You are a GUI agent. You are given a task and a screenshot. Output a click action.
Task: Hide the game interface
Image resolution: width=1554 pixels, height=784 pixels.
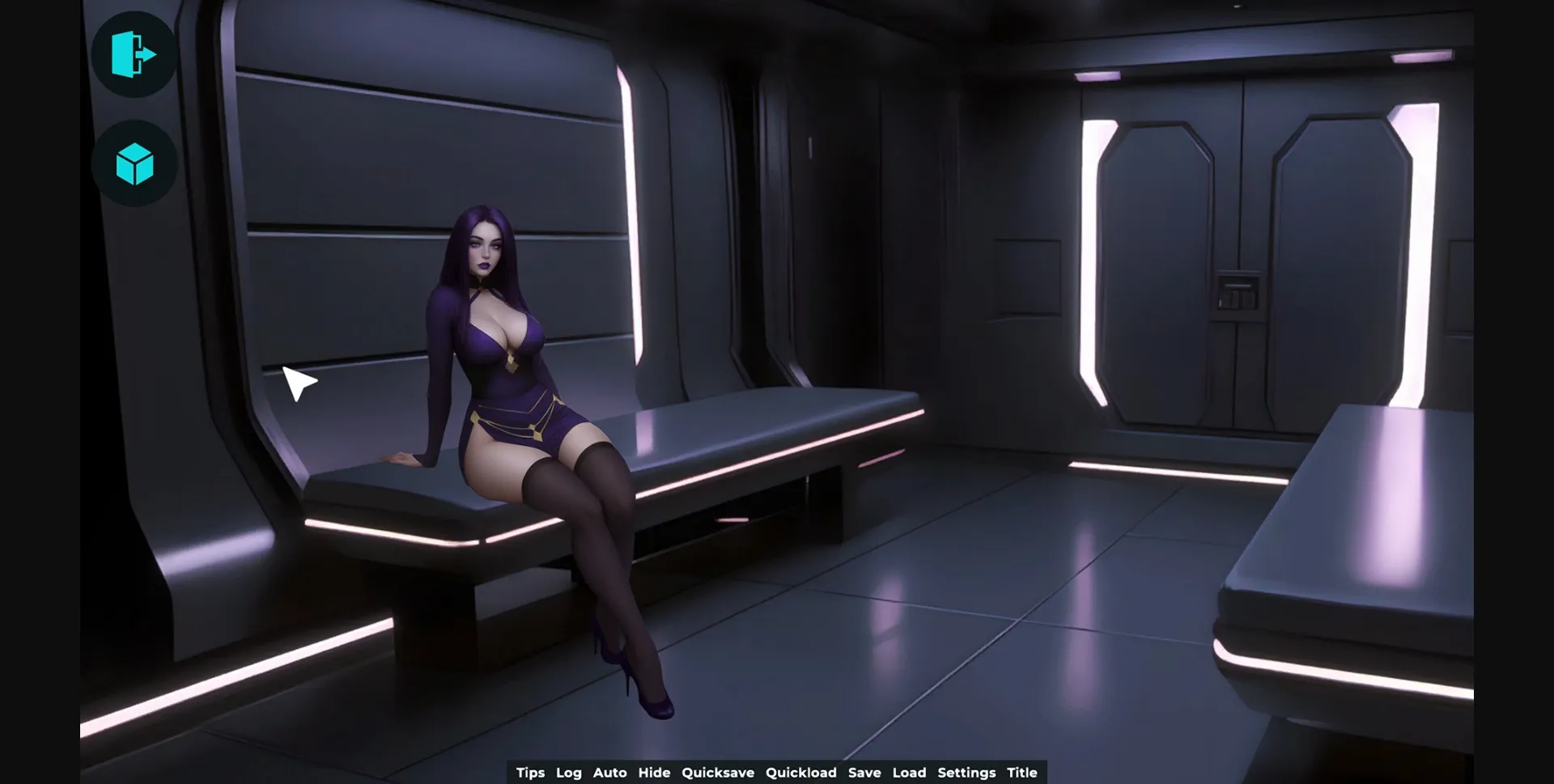tap(654, 773)
